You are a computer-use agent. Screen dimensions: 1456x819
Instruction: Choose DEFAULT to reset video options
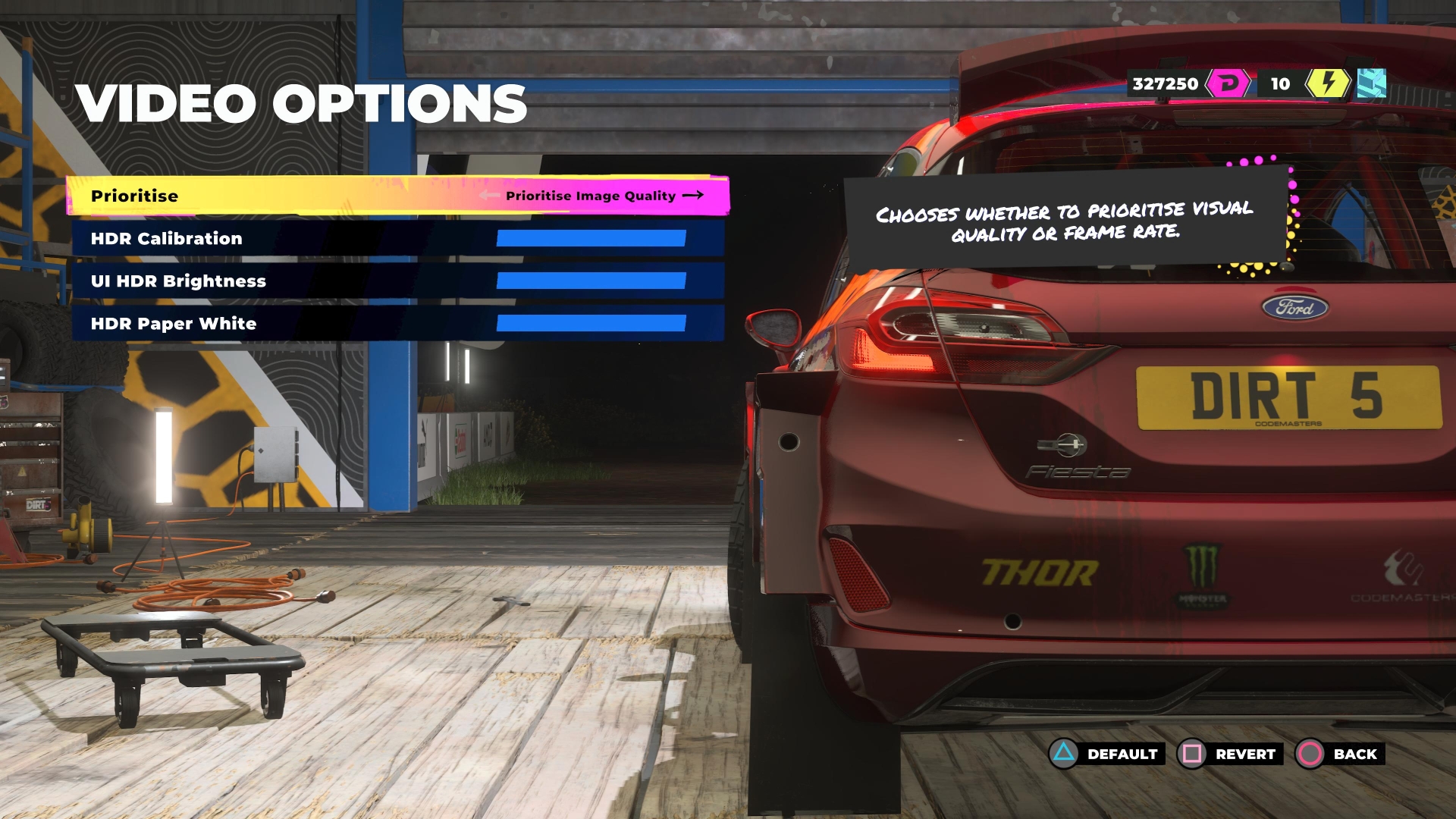(1106, 754)
